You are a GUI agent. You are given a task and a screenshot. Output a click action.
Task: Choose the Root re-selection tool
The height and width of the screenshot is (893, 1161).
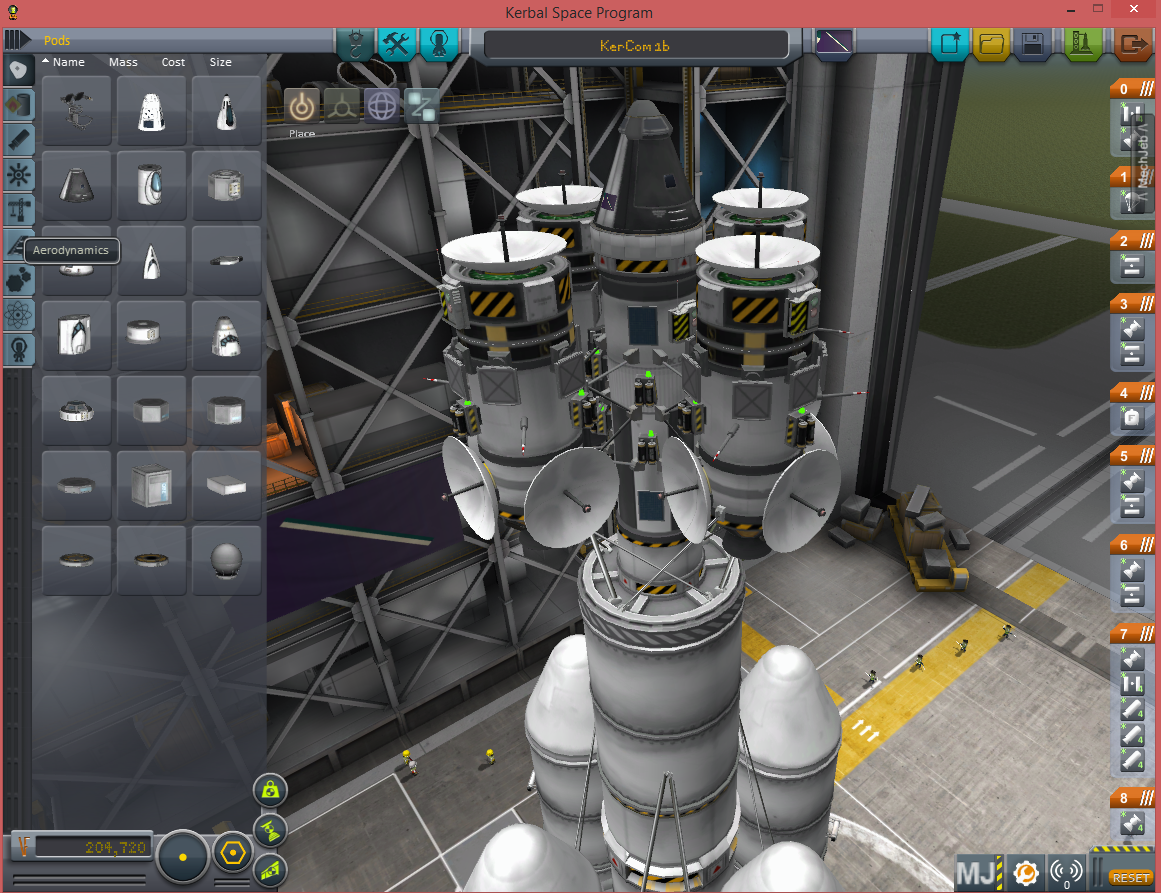pyautogui.click(x=421, y=105)
